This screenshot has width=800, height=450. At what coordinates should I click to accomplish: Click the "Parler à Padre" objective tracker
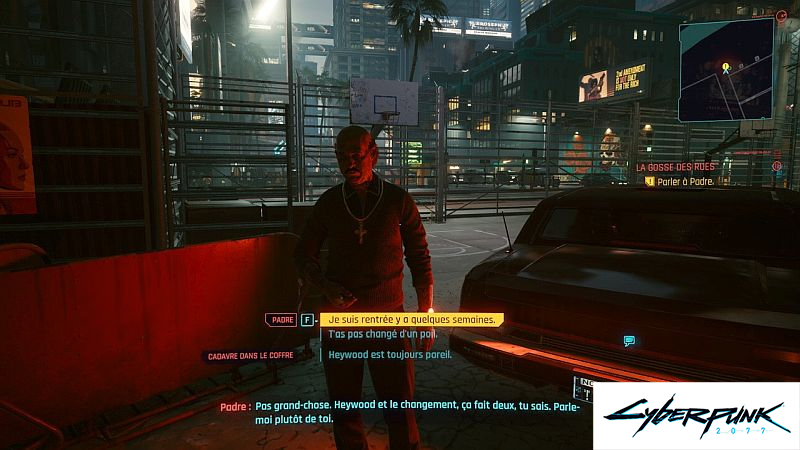685,181
